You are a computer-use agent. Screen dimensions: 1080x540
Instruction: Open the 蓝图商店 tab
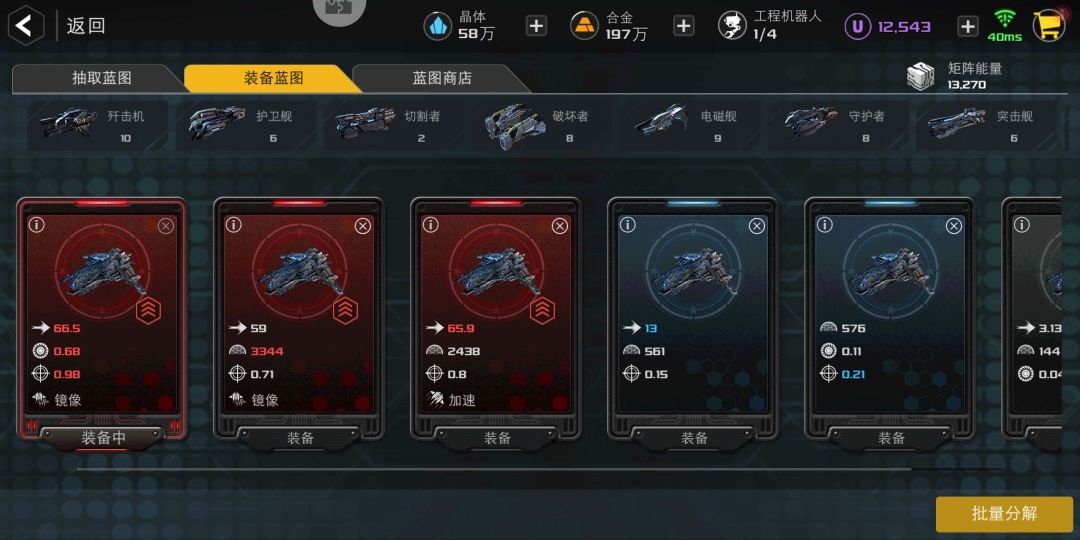coord(441,78)
